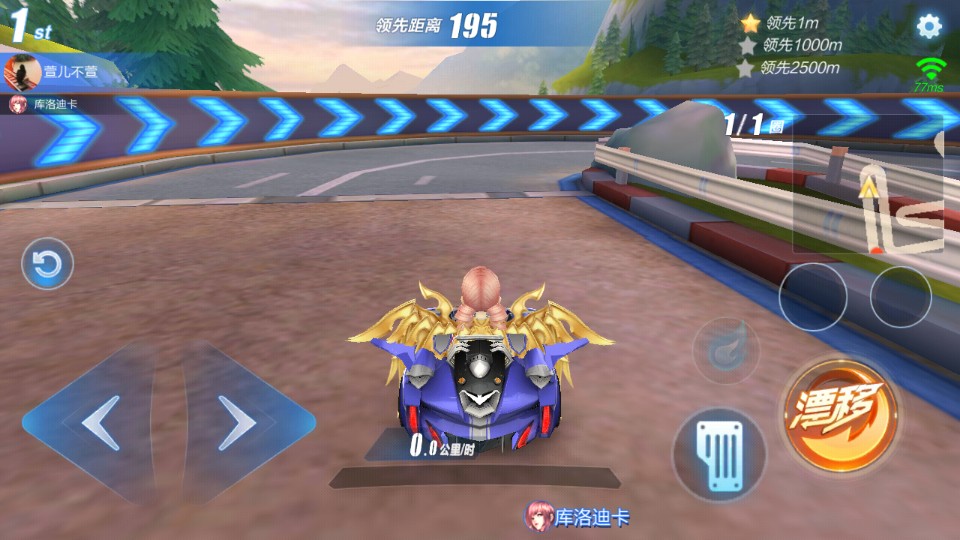
Task: Activate the nitro flame button
Action: click(725, 350)
